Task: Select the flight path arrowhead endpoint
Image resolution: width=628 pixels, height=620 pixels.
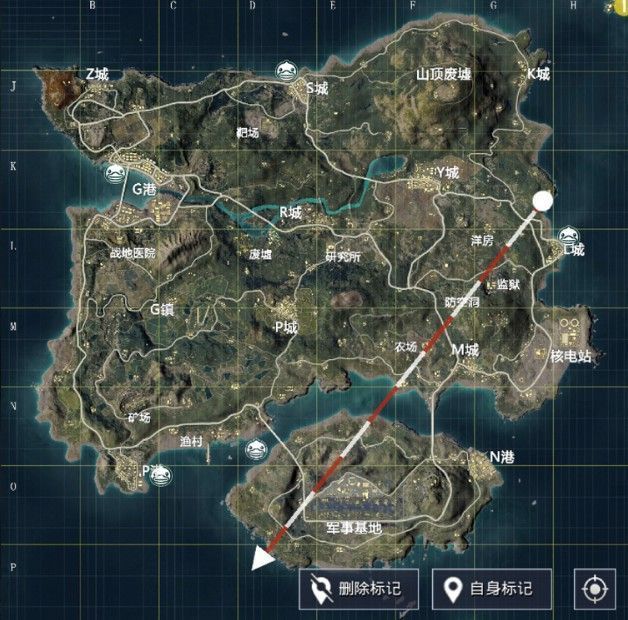Action: [x=263, y=558]
